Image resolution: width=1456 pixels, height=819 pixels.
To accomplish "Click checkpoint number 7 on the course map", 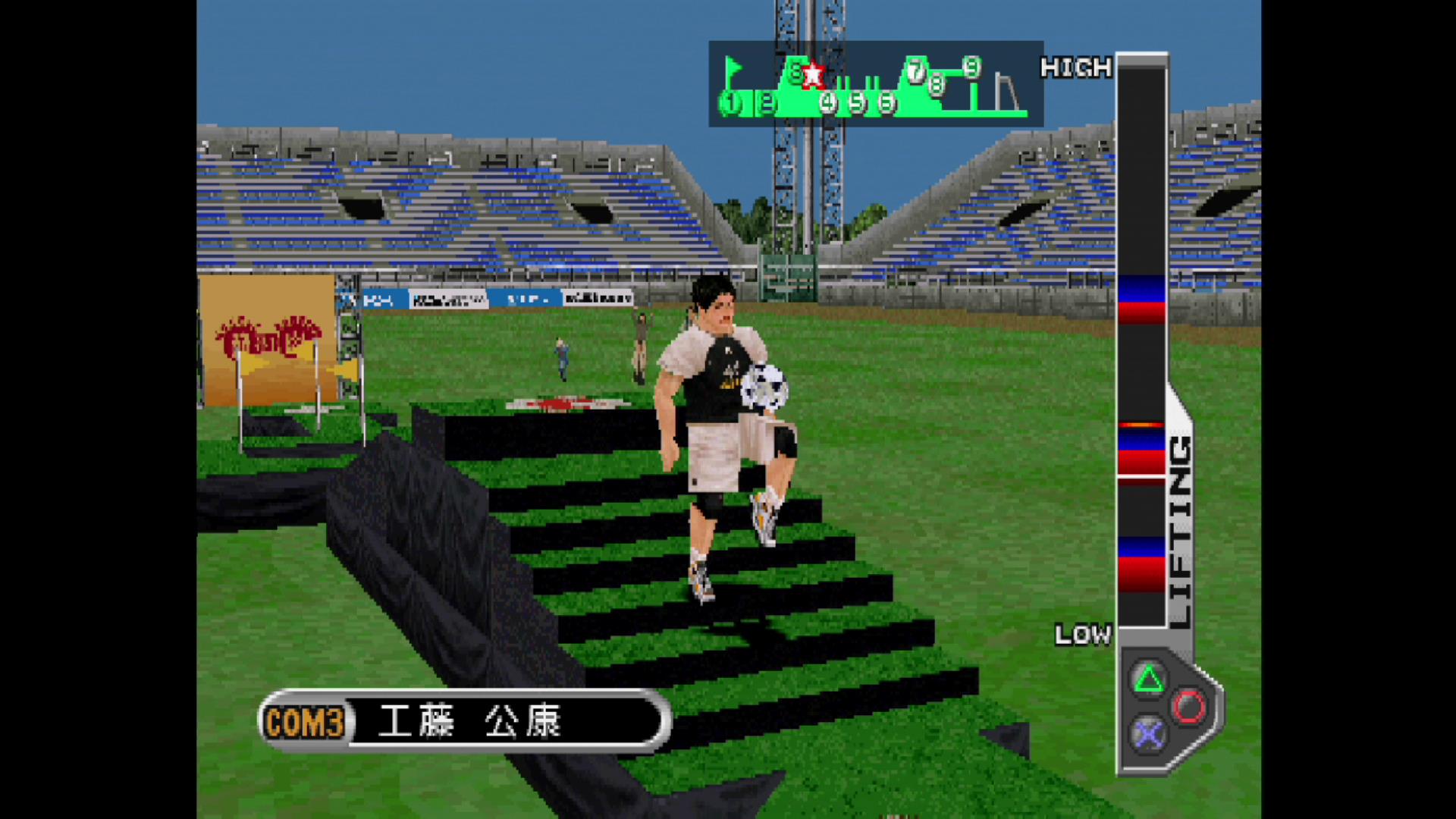I will tap(916, 72).
